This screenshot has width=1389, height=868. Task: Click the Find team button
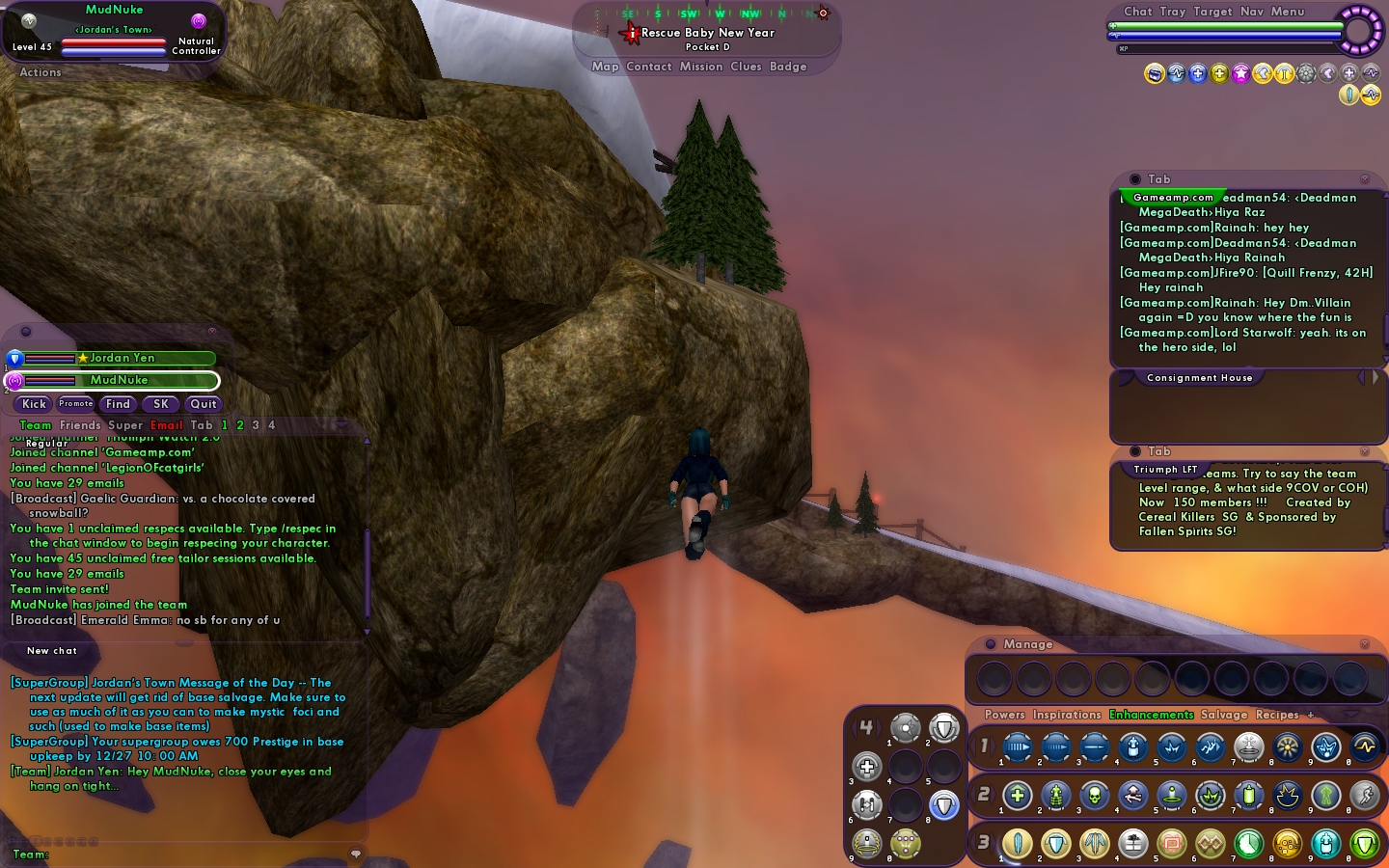click(118, 404)
